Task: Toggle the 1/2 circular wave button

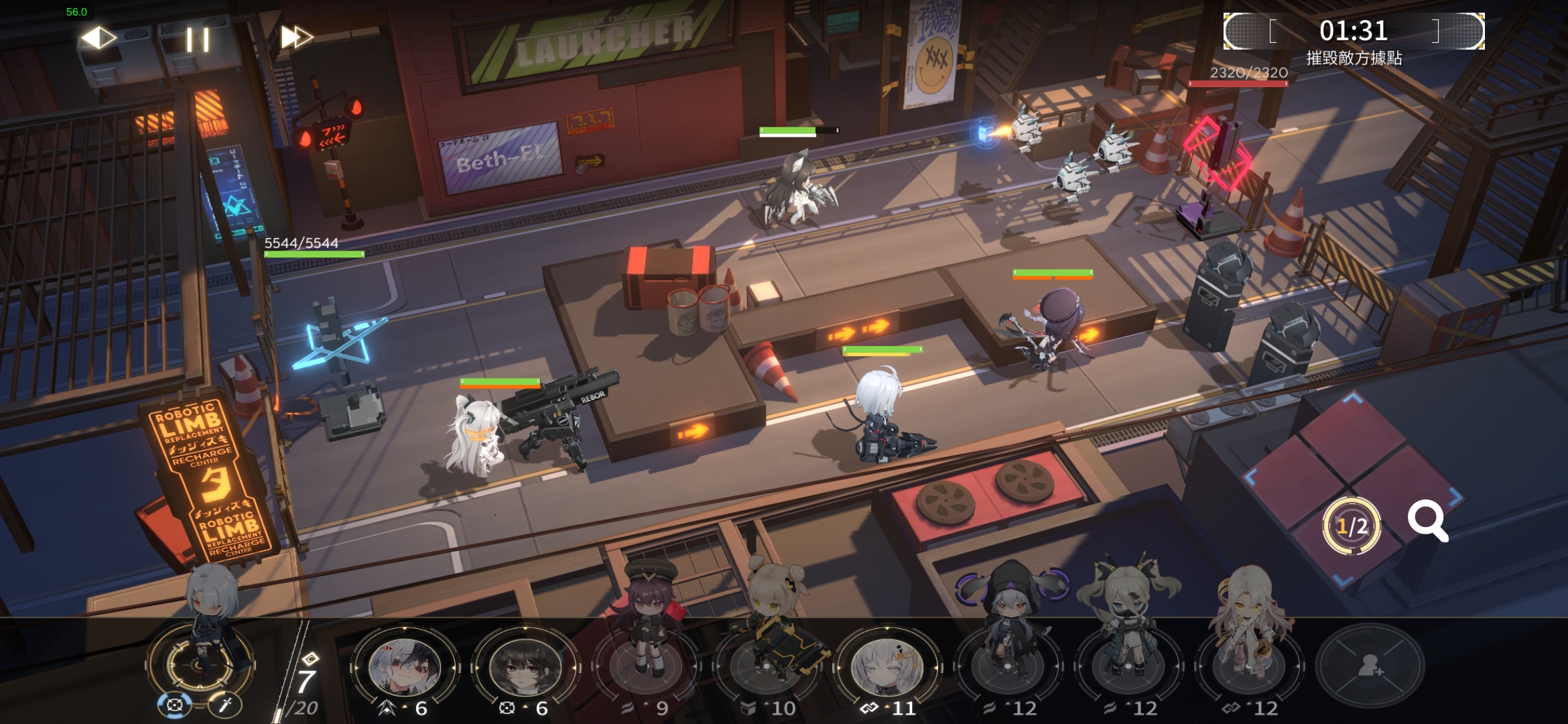Action: 1352,526
